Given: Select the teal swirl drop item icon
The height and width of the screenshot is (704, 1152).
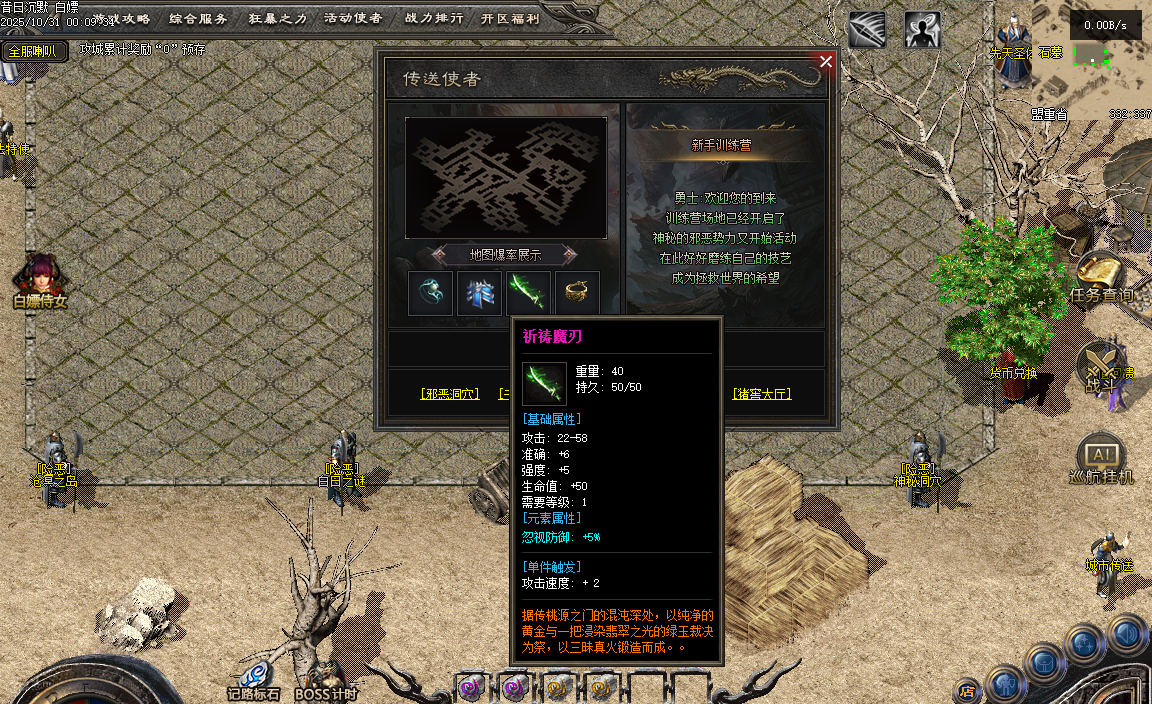Looking at the screenshot, I should click(x=430, y=293).
